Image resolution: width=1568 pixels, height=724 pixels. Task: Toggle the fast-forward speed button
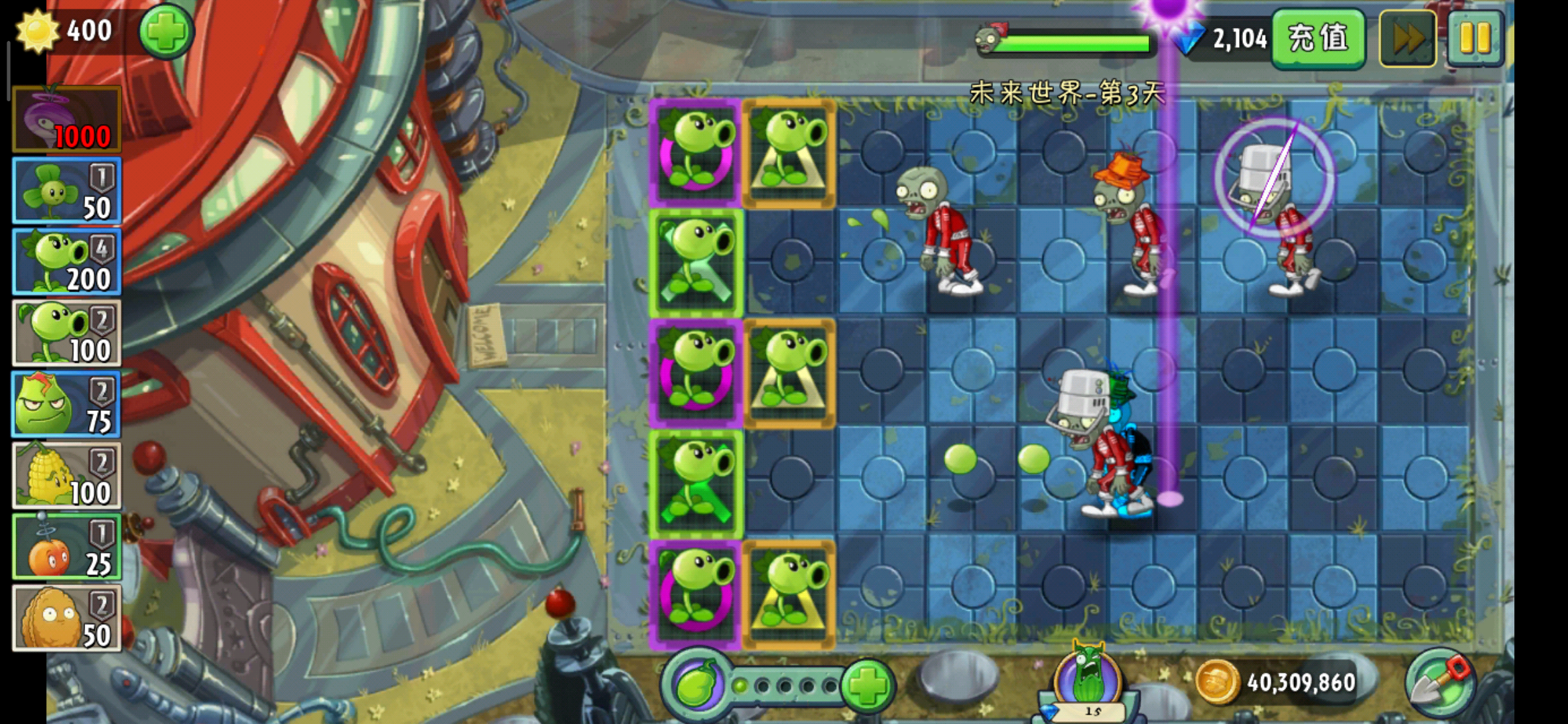pos(1407,39)
